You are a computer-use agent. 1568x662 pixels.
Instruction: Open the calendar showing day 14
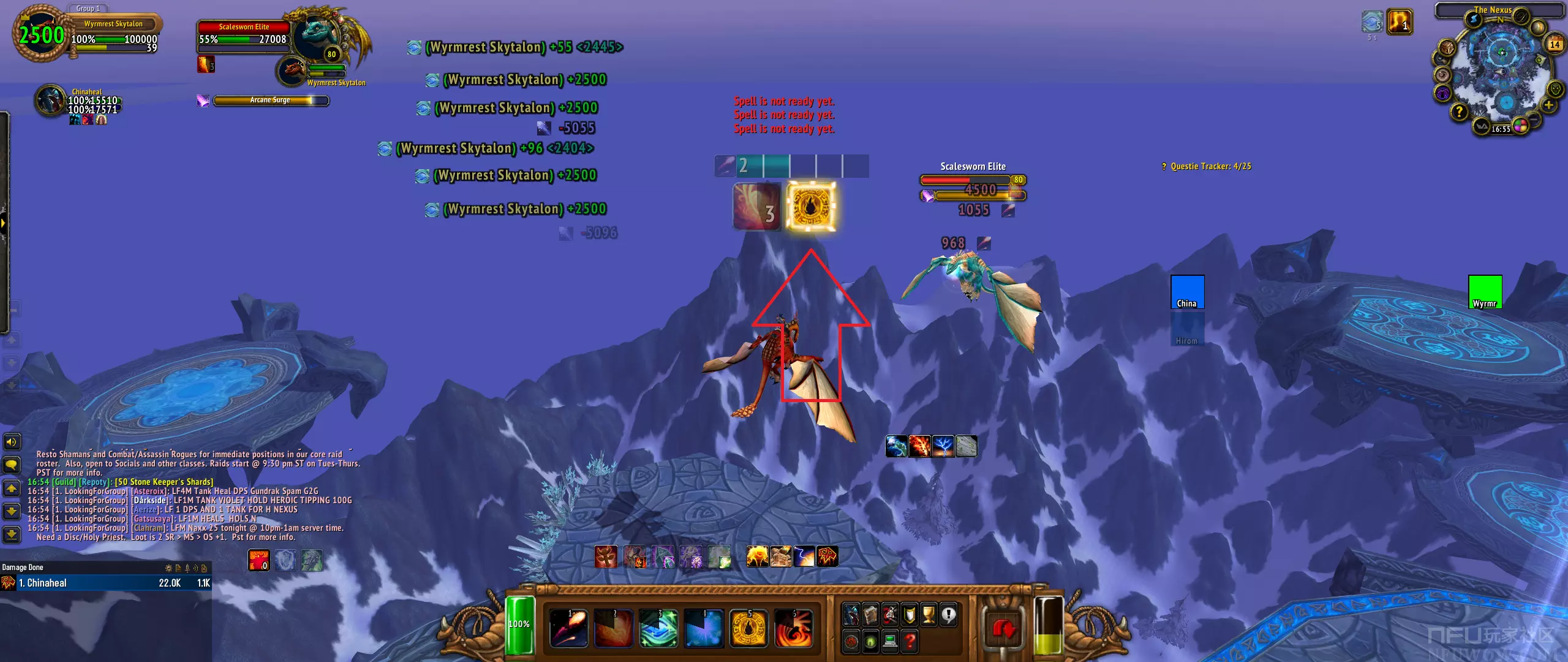tap(1554, 44)
